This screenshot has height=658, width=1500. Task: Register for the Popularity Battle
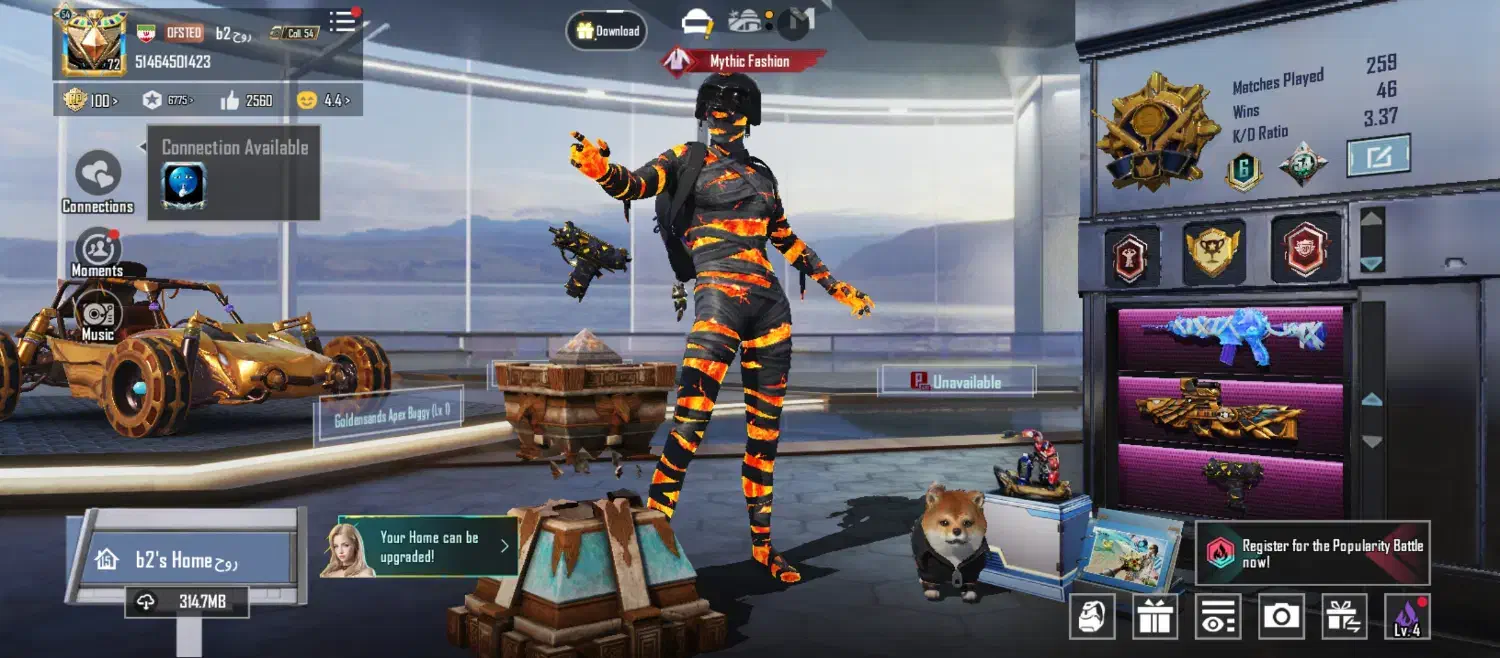point(1314,553)
